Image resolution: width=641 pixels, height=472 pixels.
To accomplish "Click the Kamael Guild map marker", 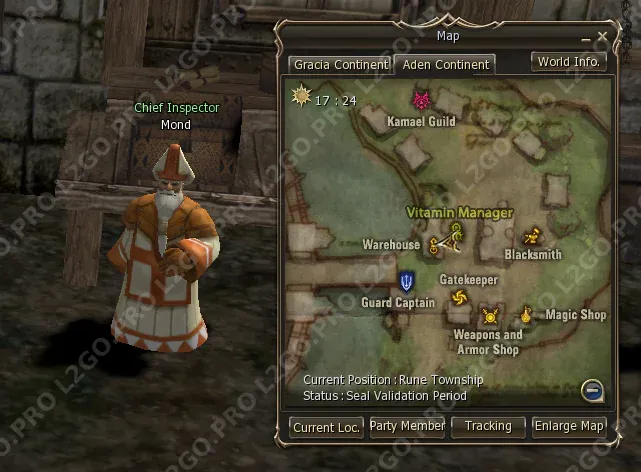I will [421, 101].
